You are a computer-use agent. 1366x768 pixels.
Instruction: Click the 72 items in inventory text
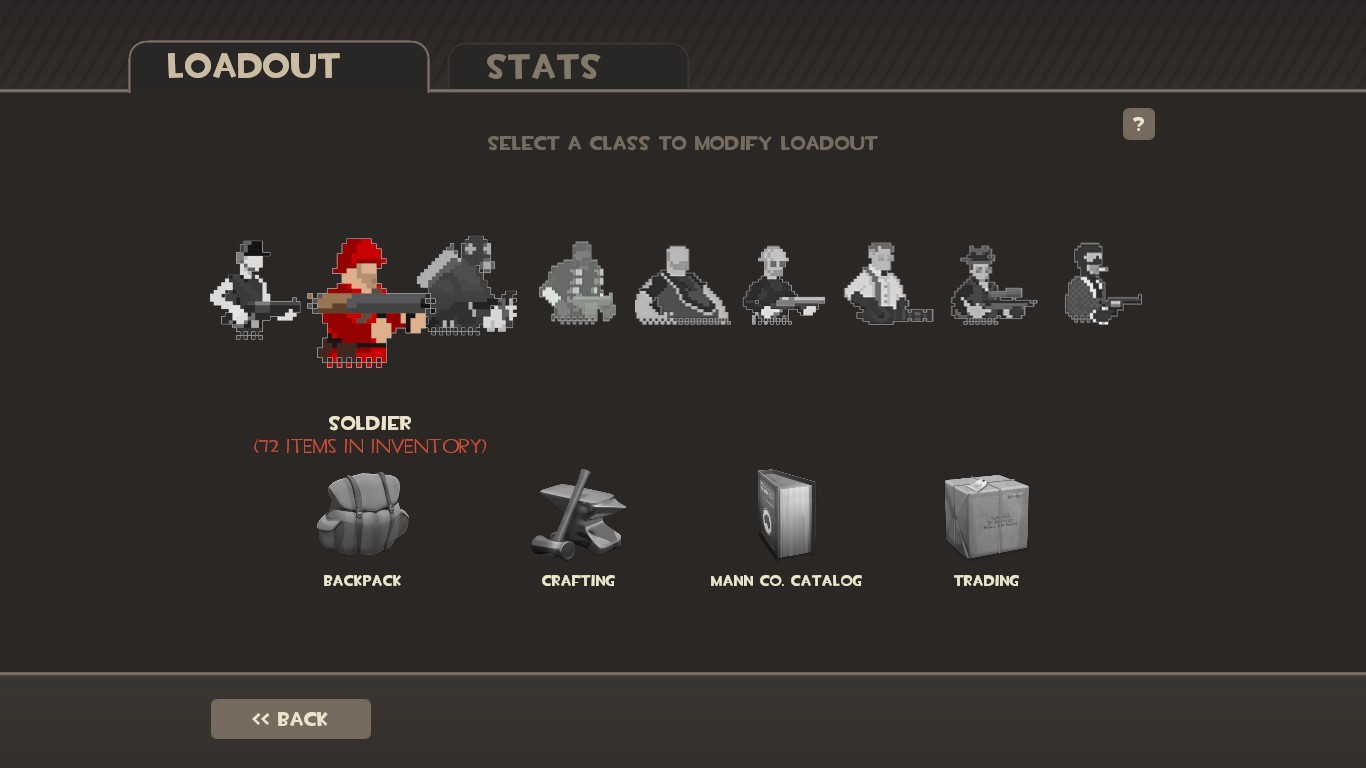[x=370, y=447]
